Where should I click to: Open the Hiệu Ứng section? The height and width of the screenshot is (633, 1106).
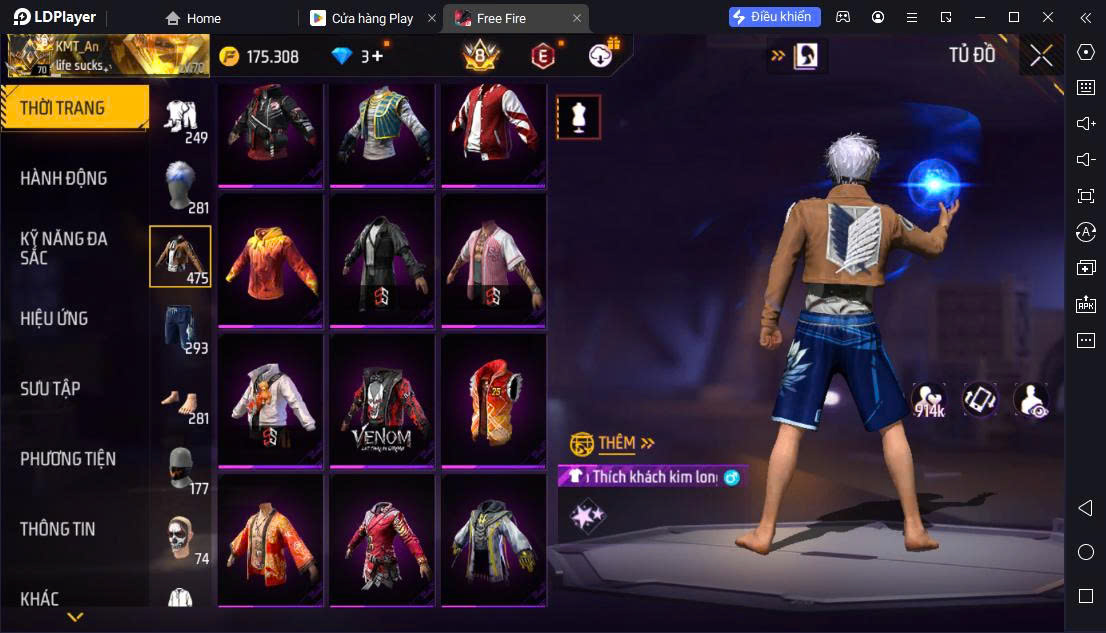(55, 318)
